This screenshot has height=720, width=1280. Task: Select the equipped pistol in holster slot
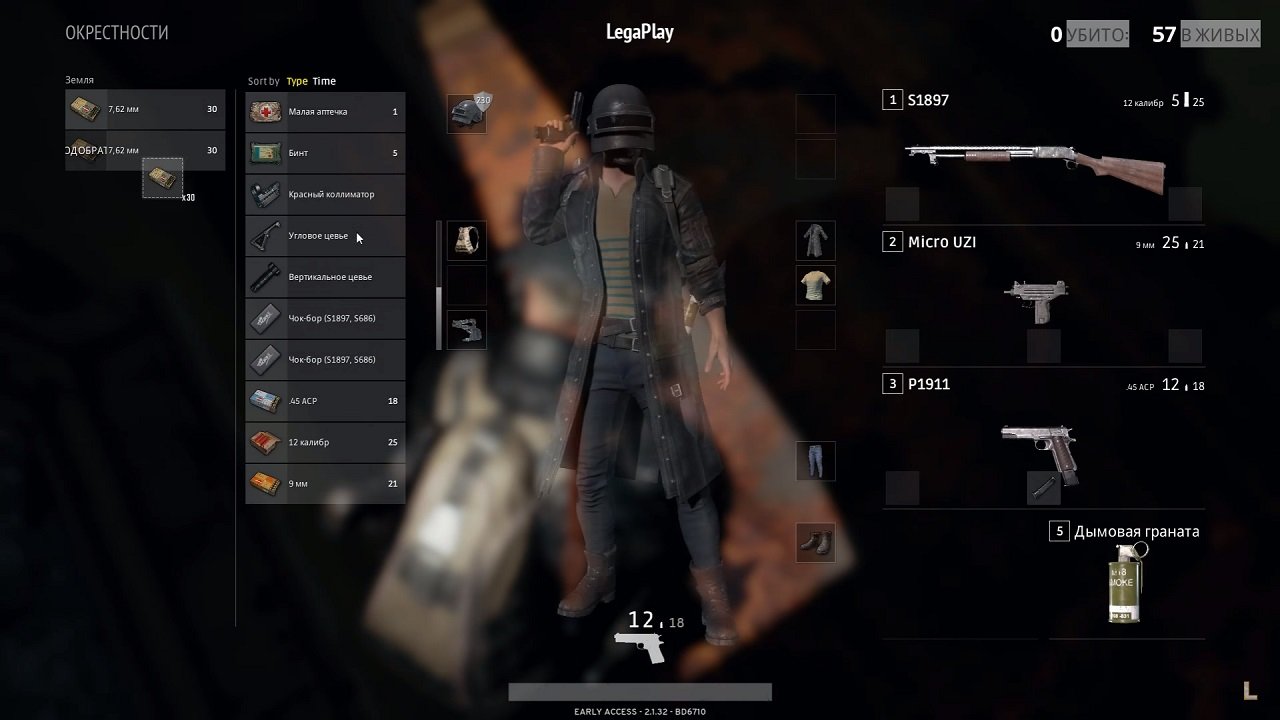467,330
